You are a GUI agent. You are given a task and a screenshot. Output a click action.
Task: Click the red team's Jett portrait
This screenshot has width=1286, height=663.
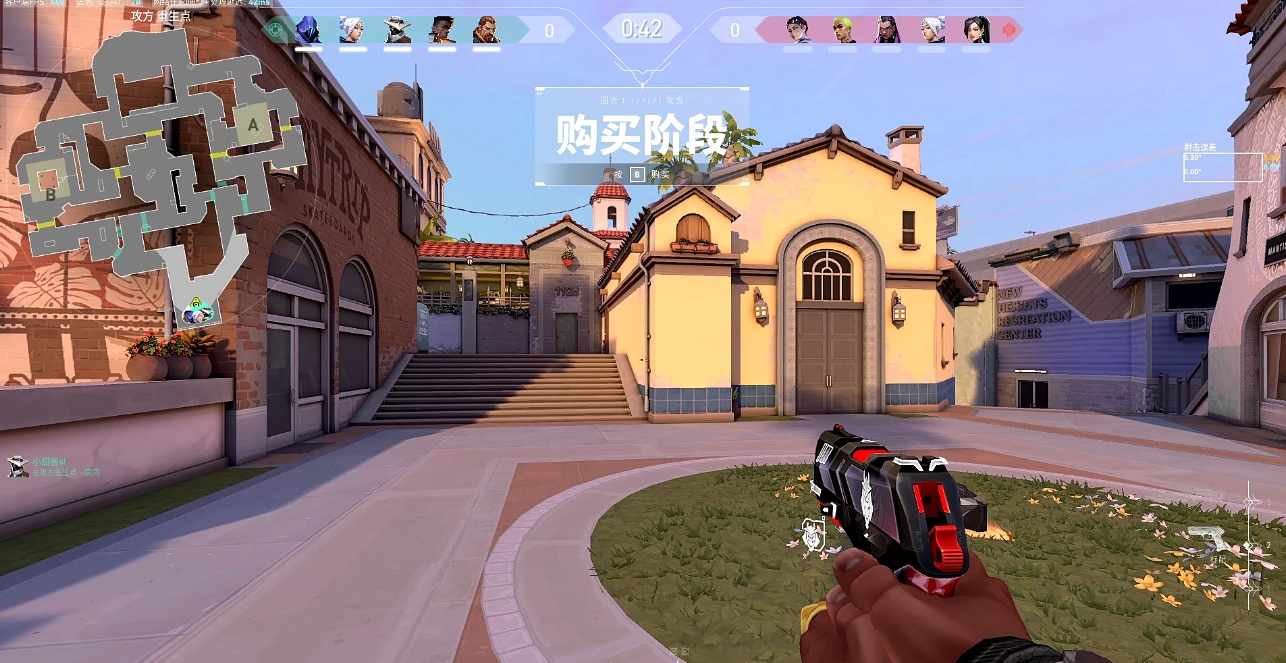[x=932, y=30]
